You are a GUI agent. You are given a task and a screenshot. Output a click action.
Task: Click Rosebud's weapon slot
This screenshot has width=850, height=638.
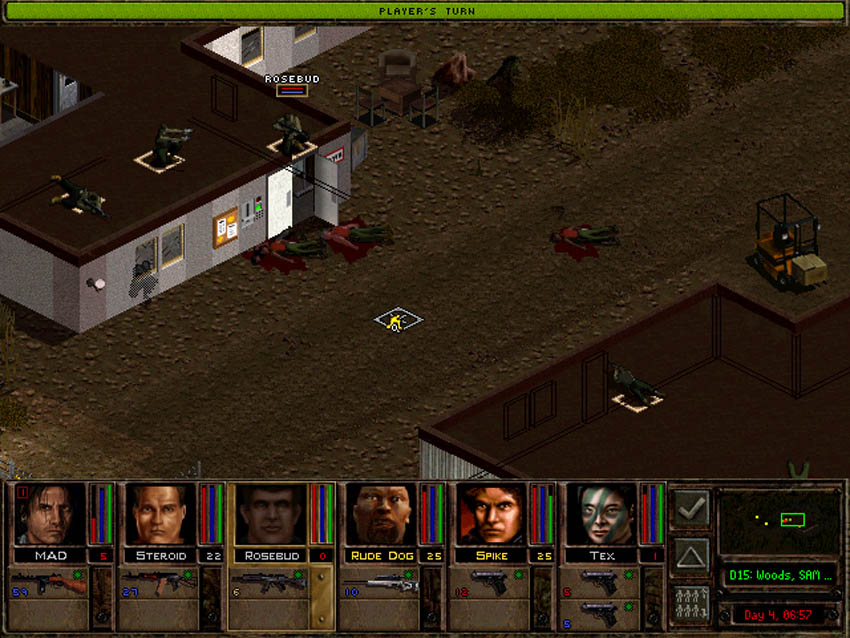(x=270, y=583)
